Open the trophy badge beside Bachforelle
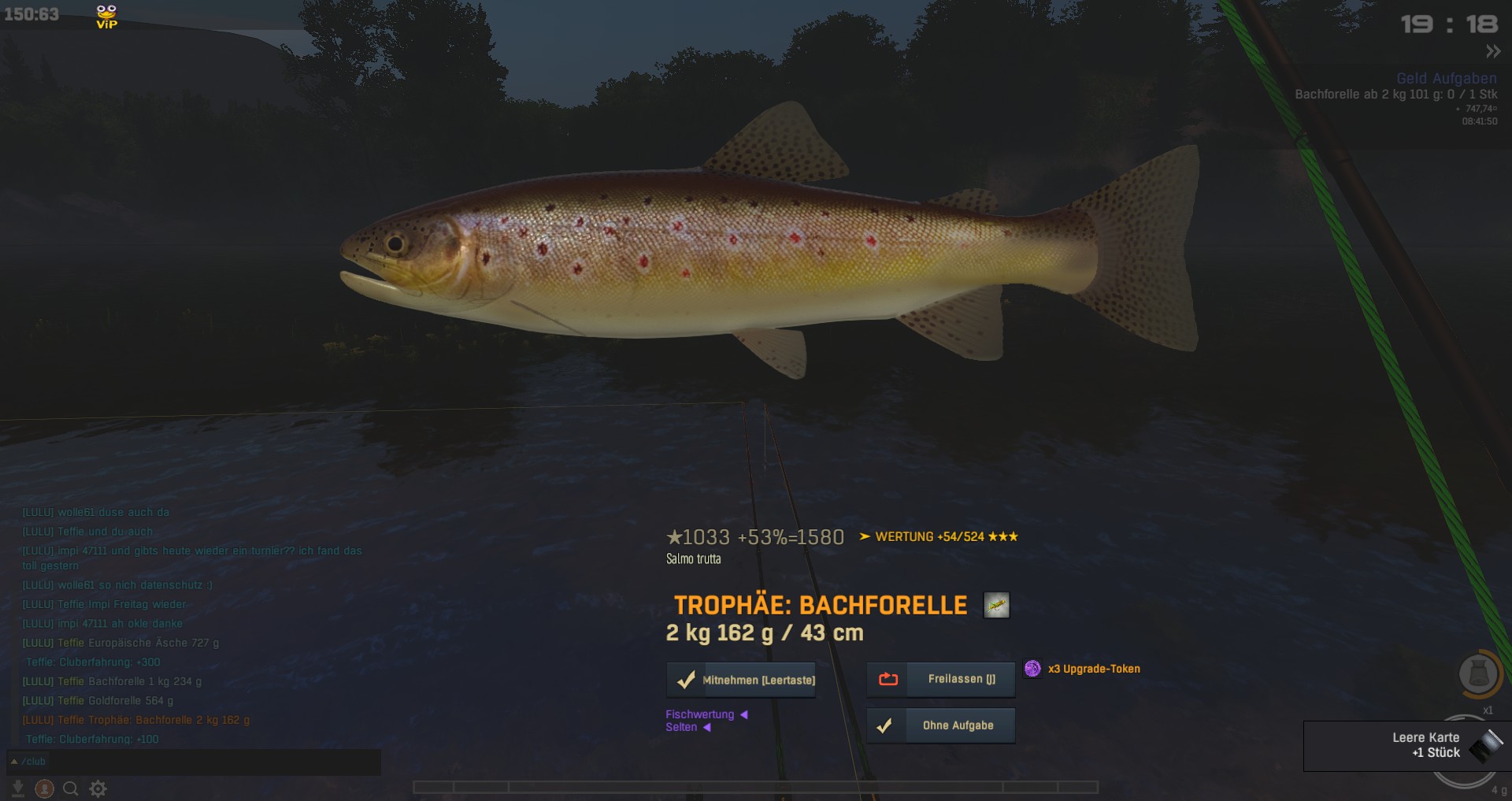This screenshot has width=1512, height=801. click(x=996, y=605)
